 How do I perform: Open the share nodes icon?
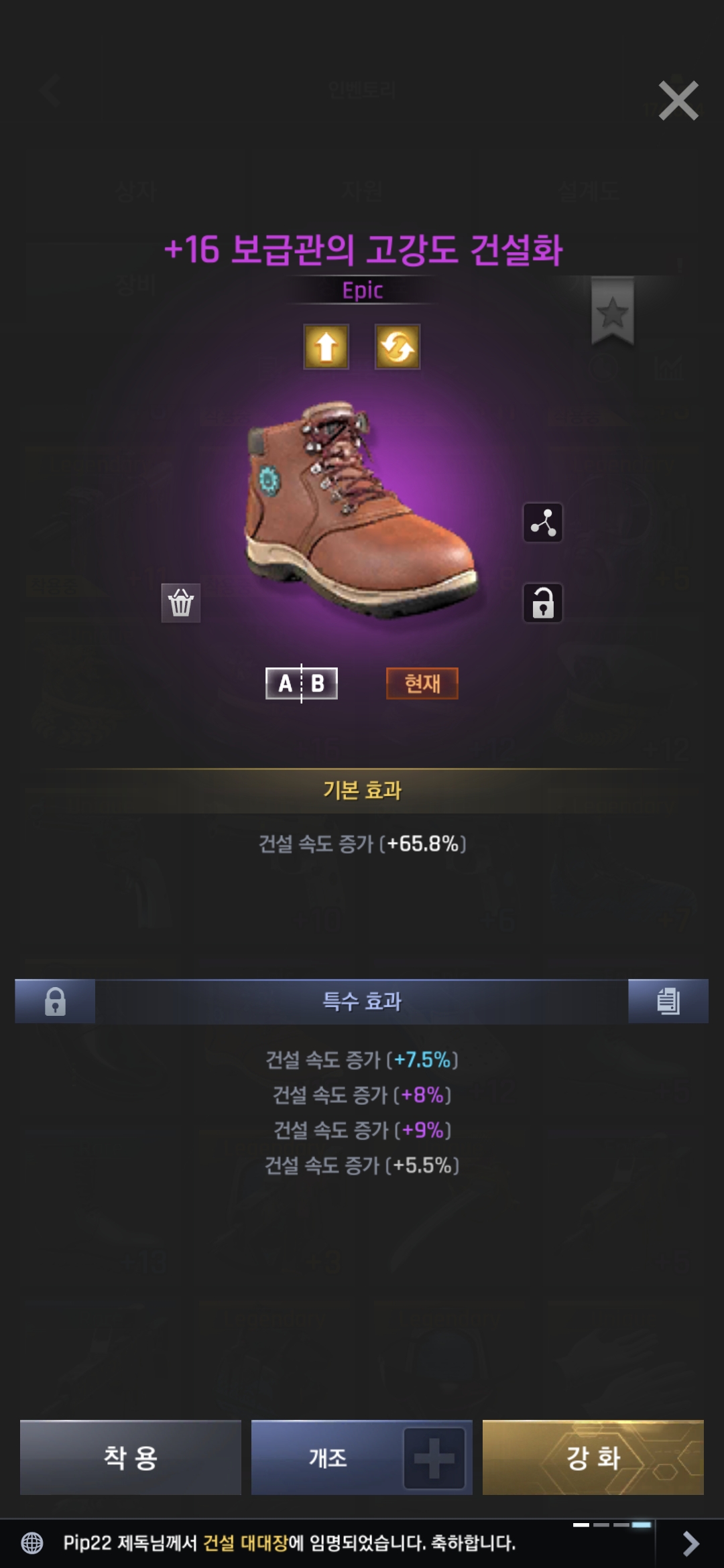click(x=543, y=523)
